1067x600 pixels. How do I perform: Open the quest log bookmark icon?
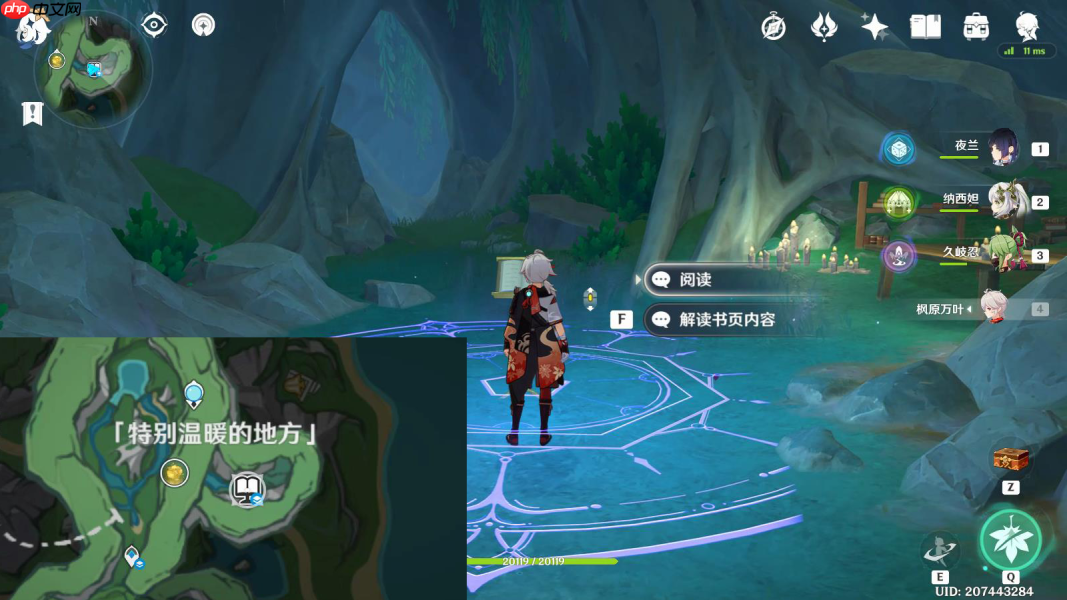pyautogui.click(x=32, y=113)
